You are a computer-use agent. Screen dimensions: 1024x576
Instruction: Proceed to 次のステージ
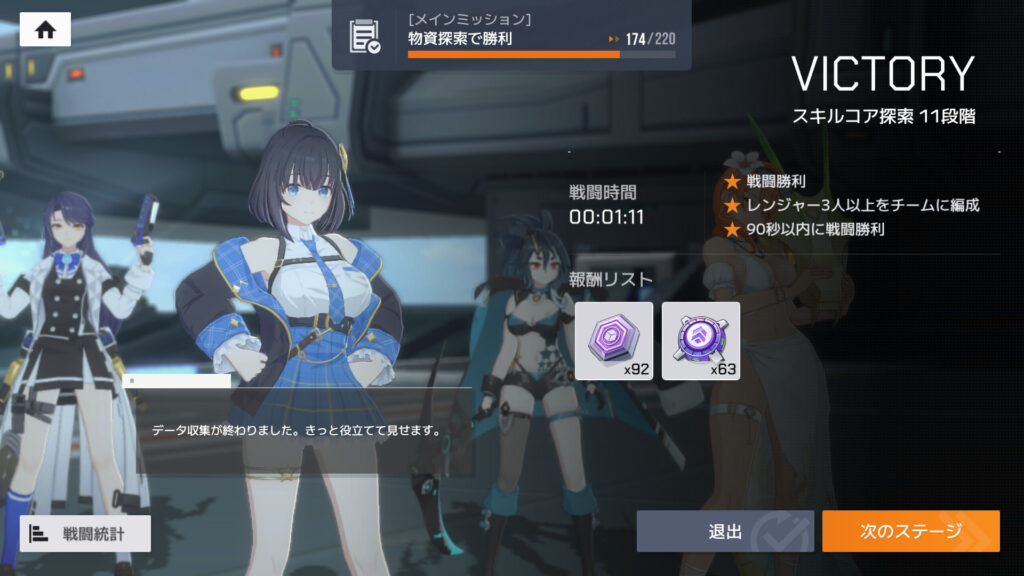tap(910, 531)
